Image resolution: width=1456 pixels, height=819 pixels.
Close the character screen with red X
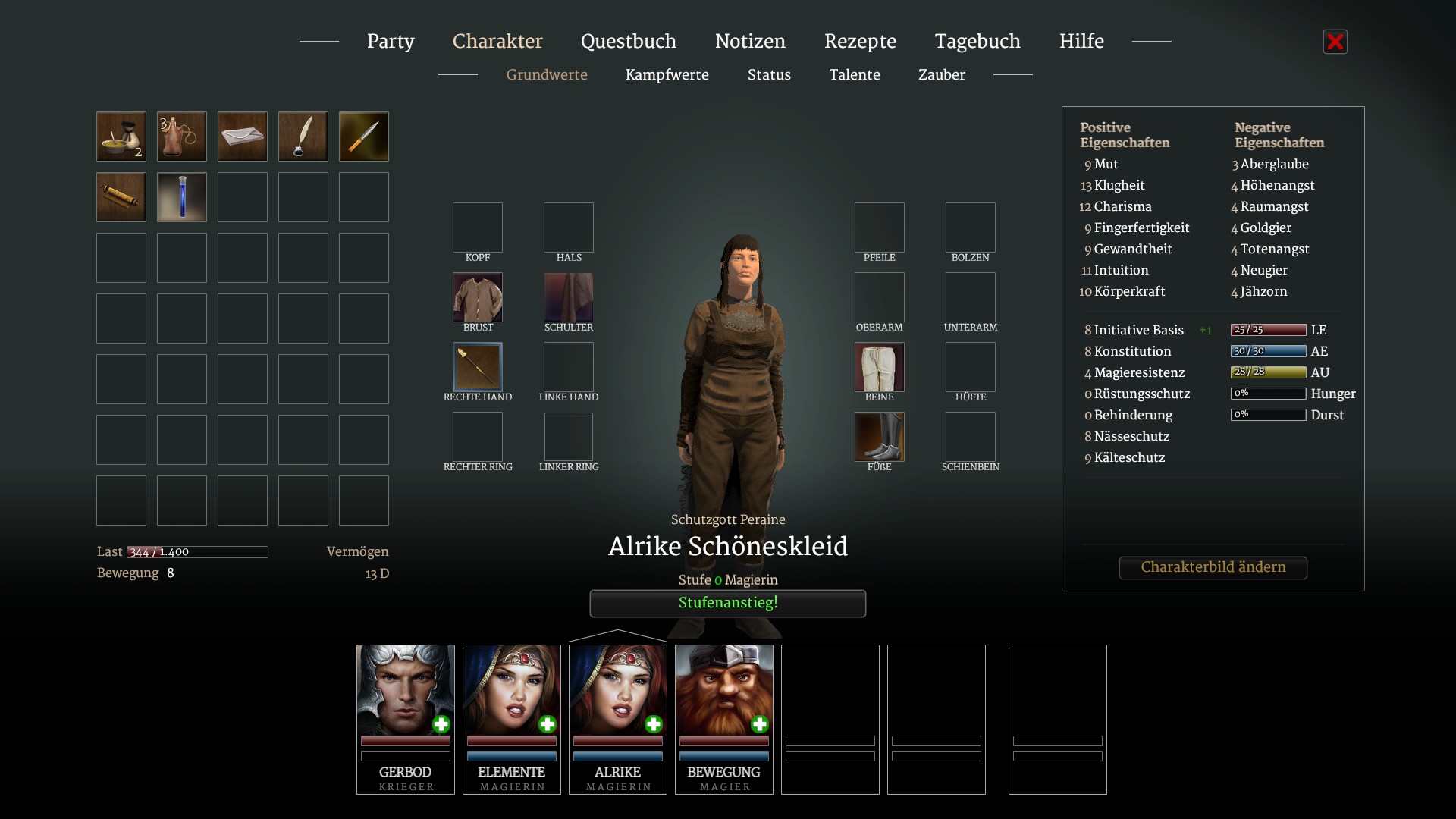click(1335, 42)
